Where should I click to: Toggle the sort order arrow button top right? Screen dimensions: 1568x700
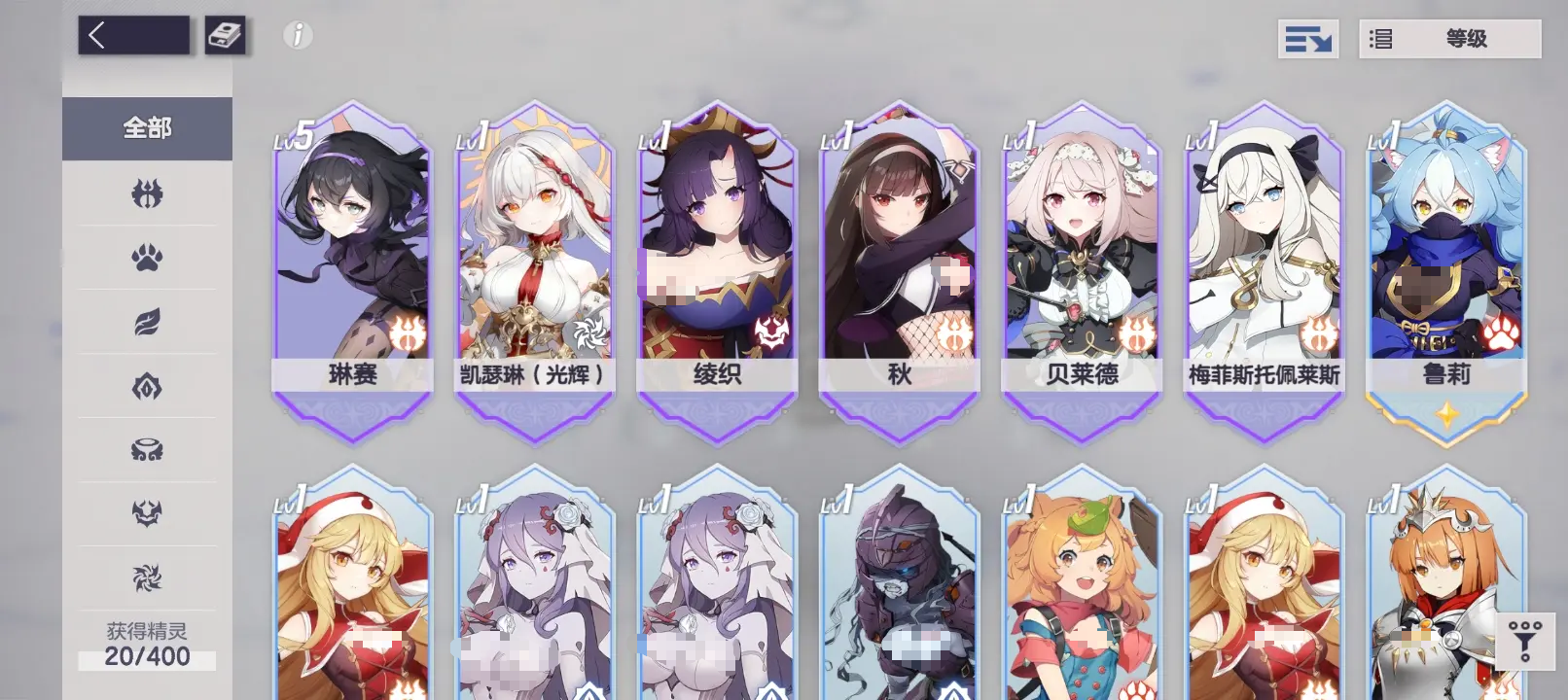(x=1308, y=39)
